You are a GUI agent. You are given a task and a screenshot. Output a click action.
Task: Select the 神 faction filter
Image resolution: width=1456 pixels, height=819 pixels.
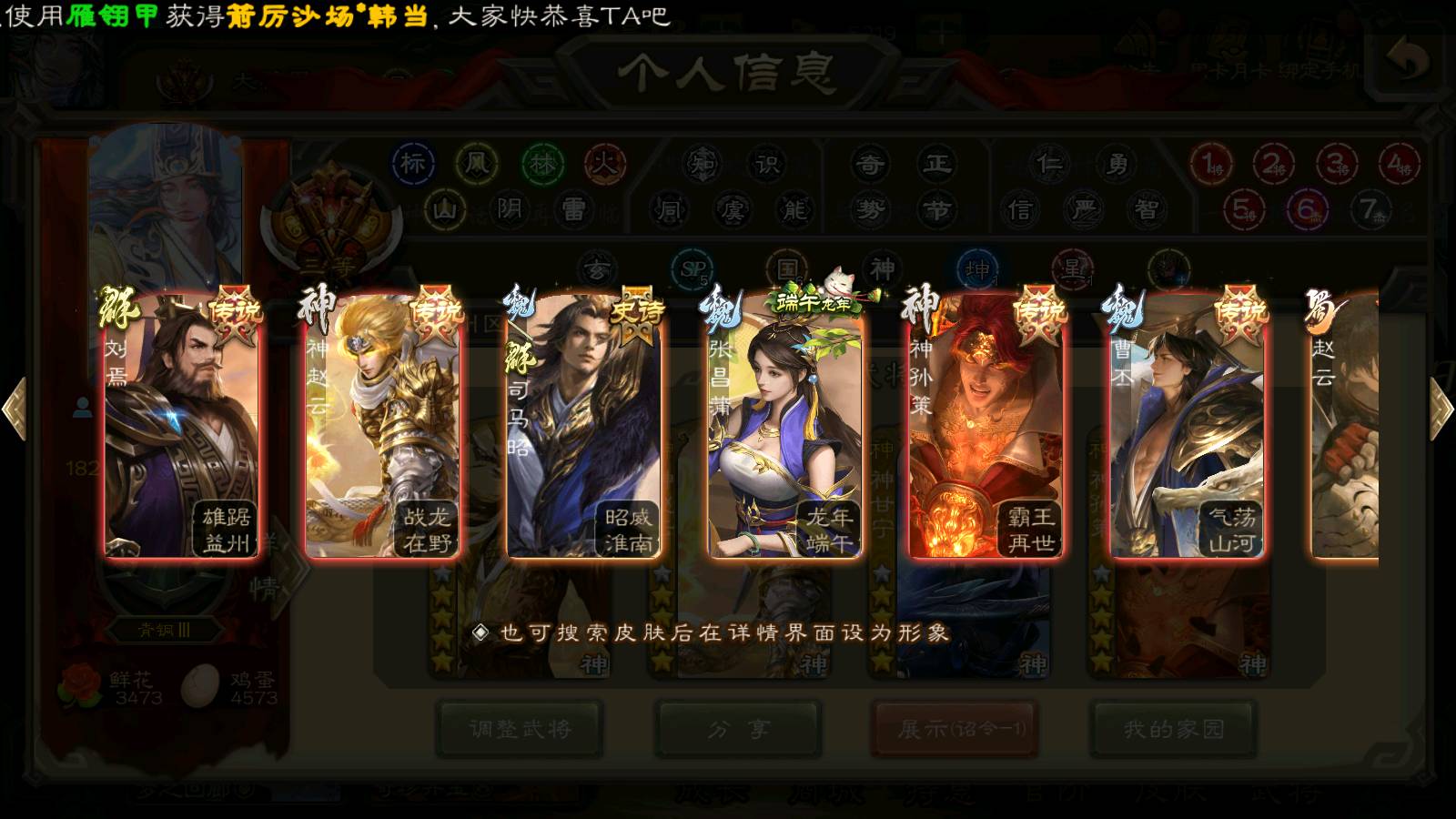[x=882, y=269]
